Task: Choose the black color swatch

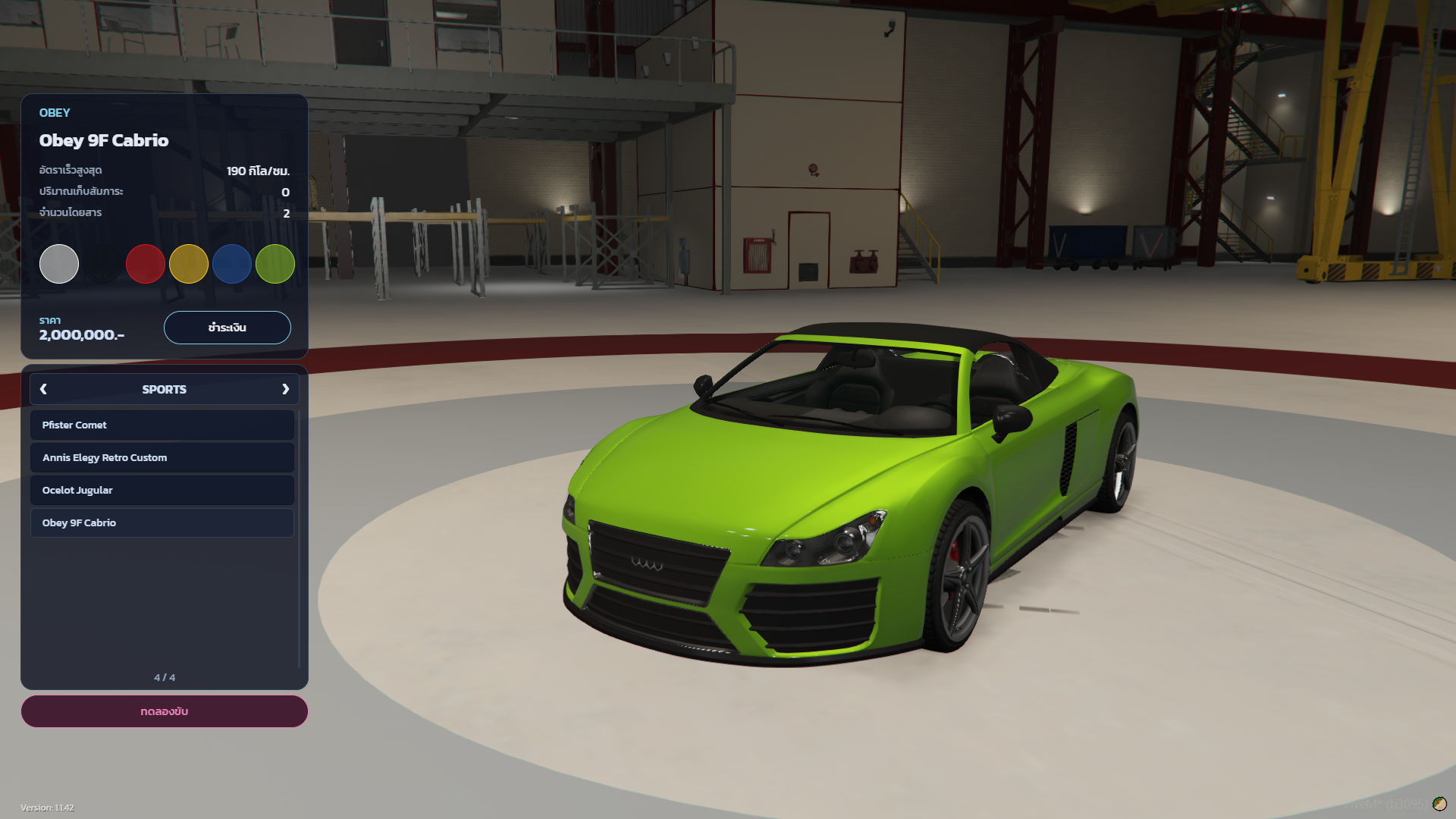Action: point(102,264)
